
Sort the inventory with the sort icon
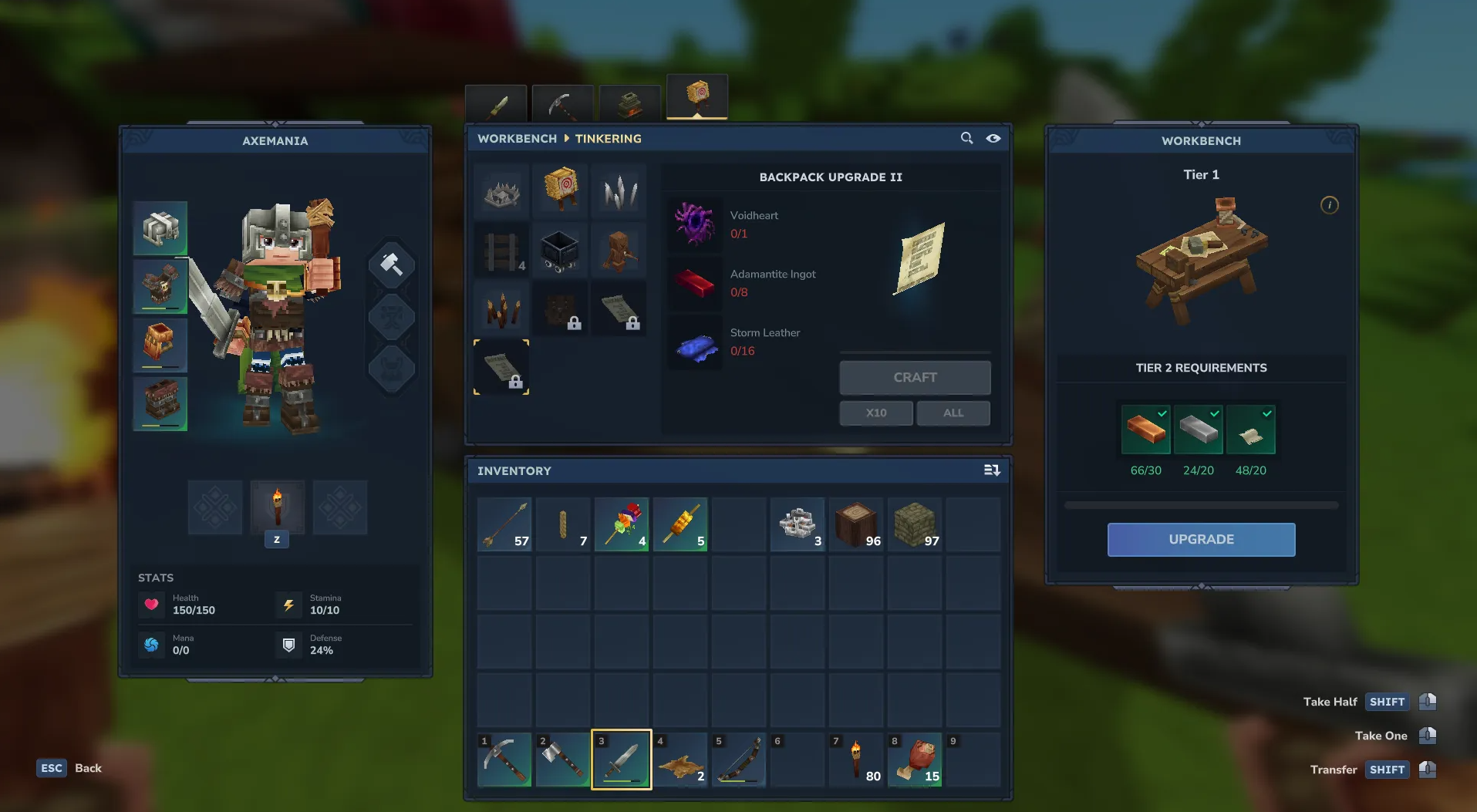tap(992, 470)
